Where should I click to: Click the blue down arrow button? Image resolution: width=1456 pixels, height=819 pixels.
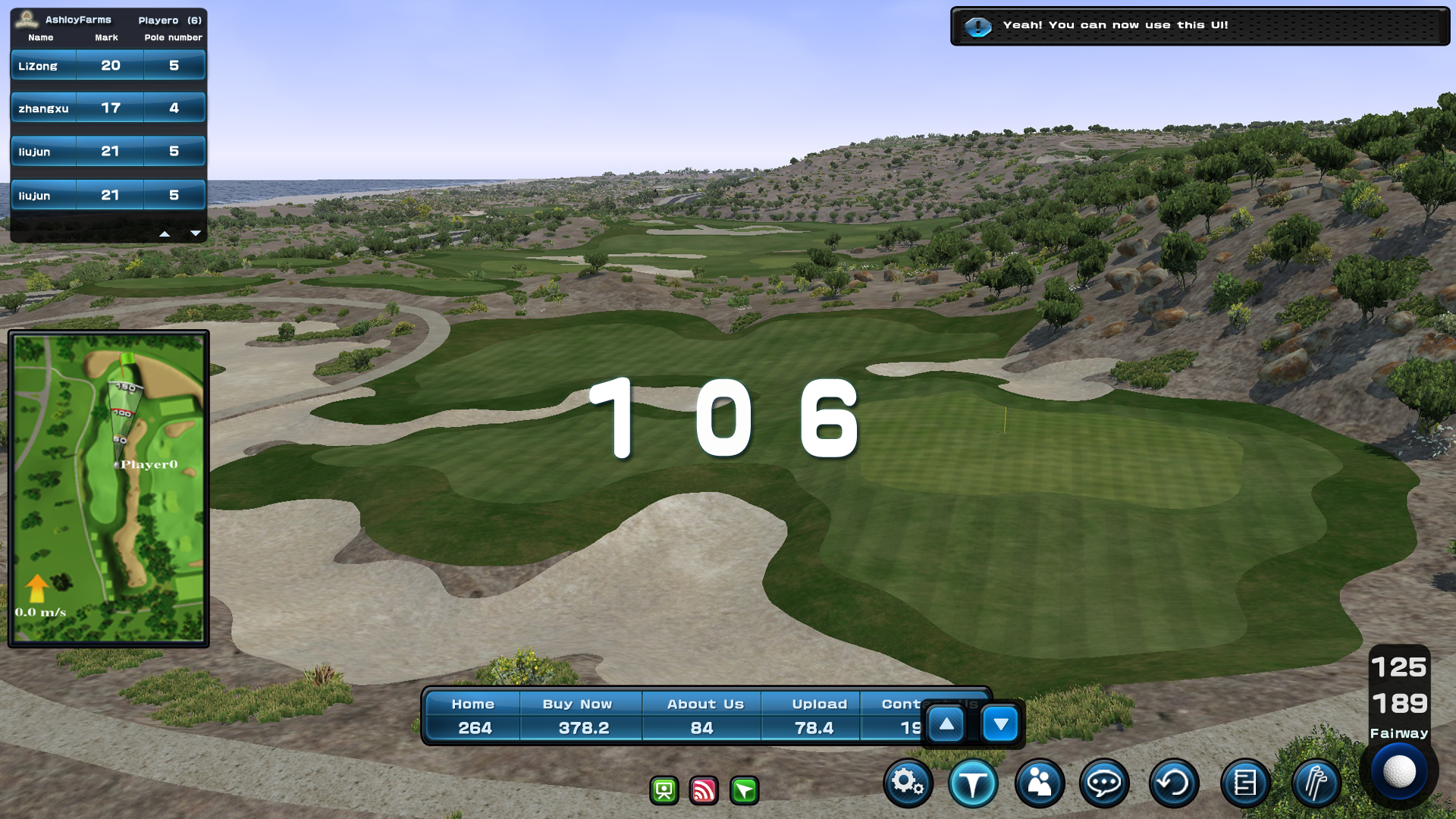(x=1000, y=725)
